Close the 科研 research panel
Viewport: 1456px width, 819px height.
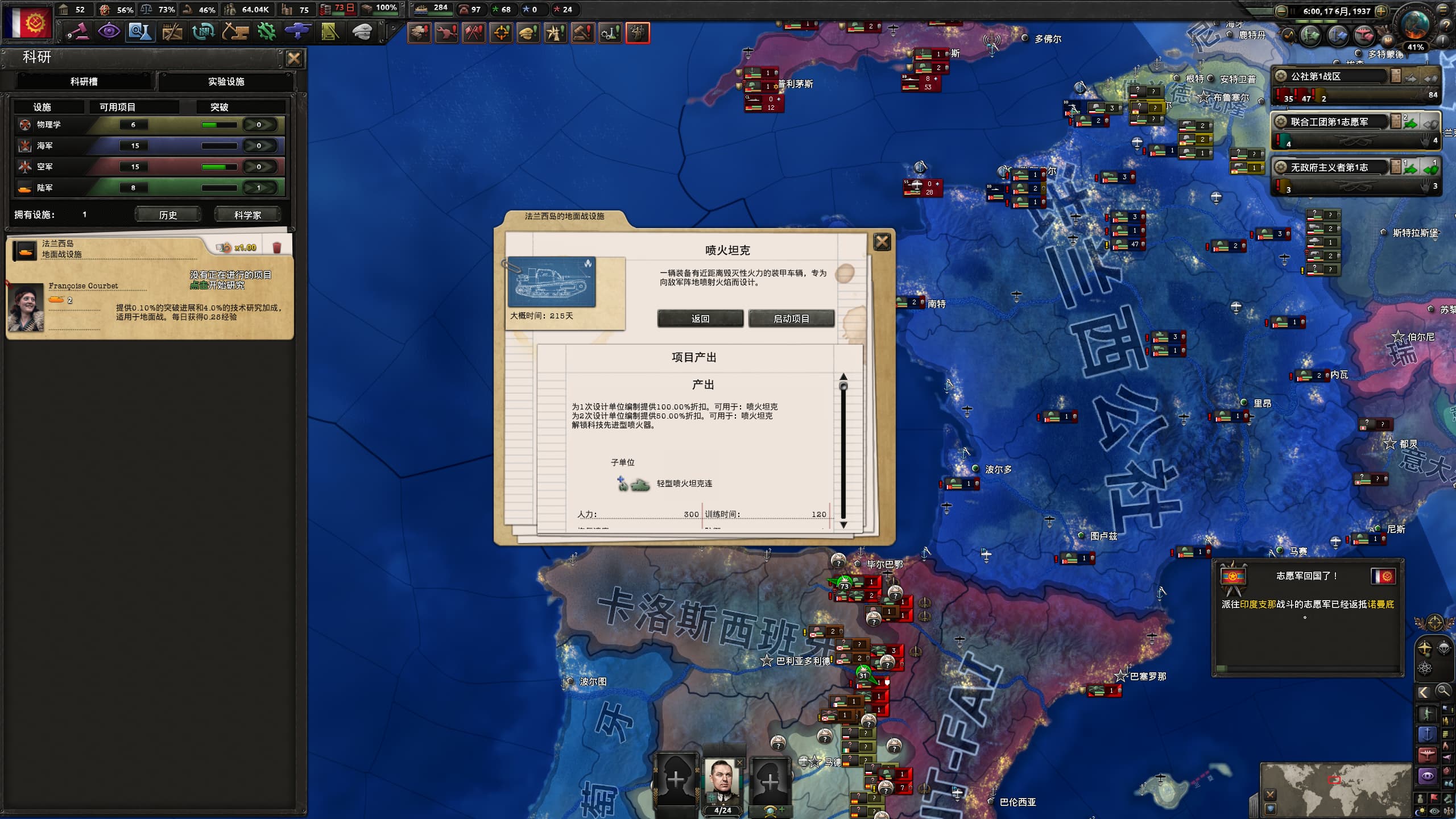point(294,59)
